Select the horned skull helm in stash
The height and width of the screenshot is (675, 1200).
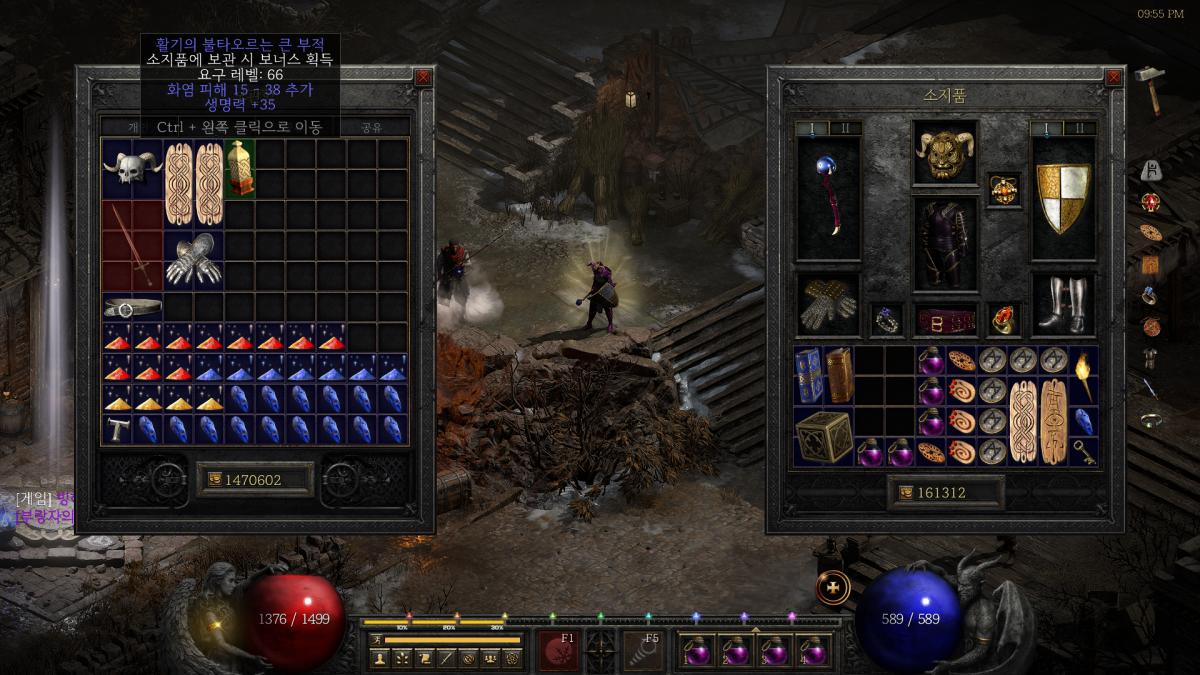click(132, 168)
